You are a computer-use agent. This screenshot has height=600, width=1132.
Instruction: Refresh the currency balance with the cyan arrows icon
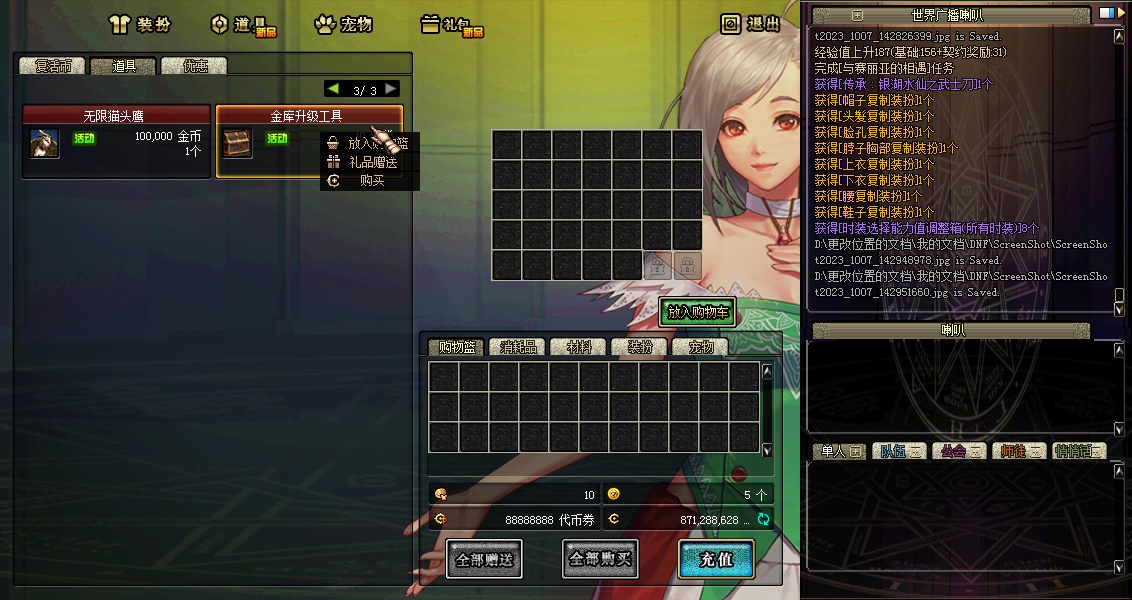764,519
